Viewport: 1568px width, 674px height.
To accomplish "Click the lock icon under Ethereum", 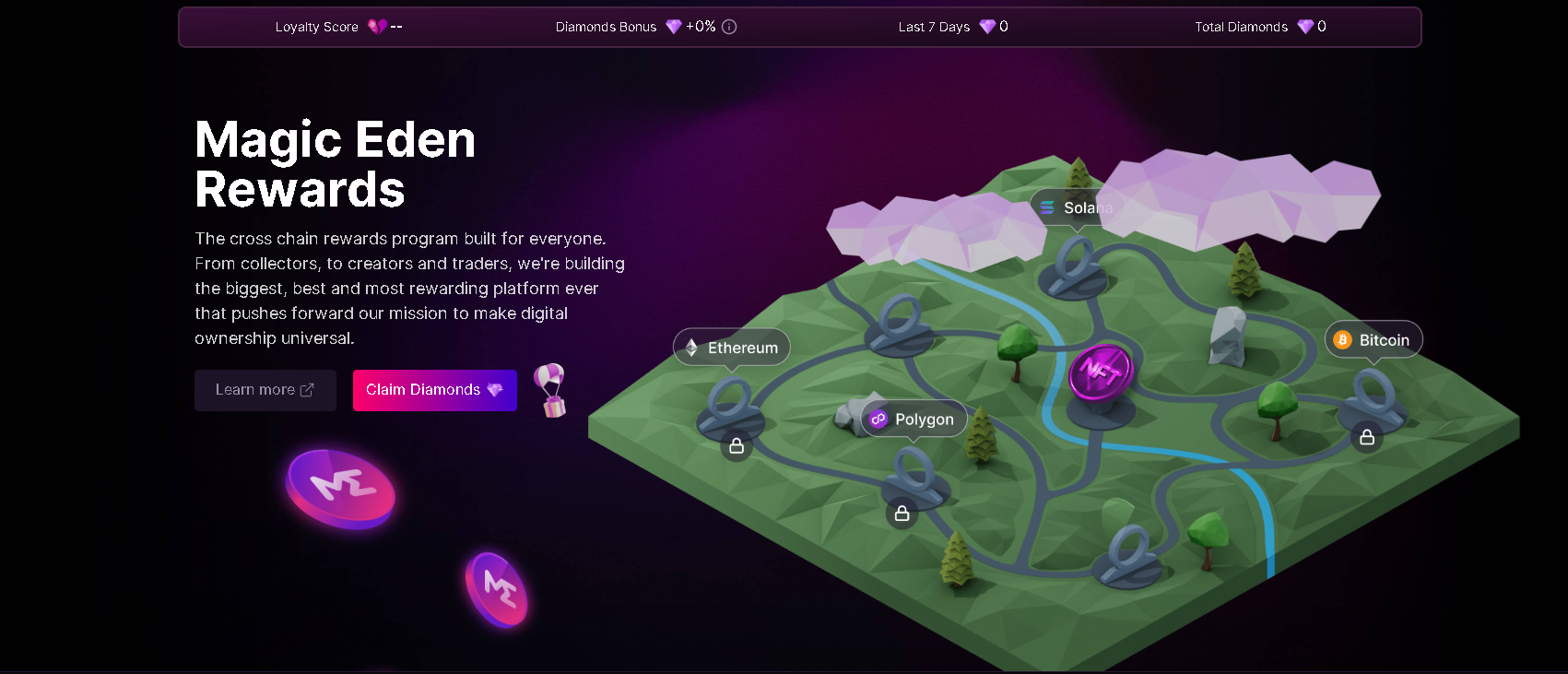I will coord(737,446).
